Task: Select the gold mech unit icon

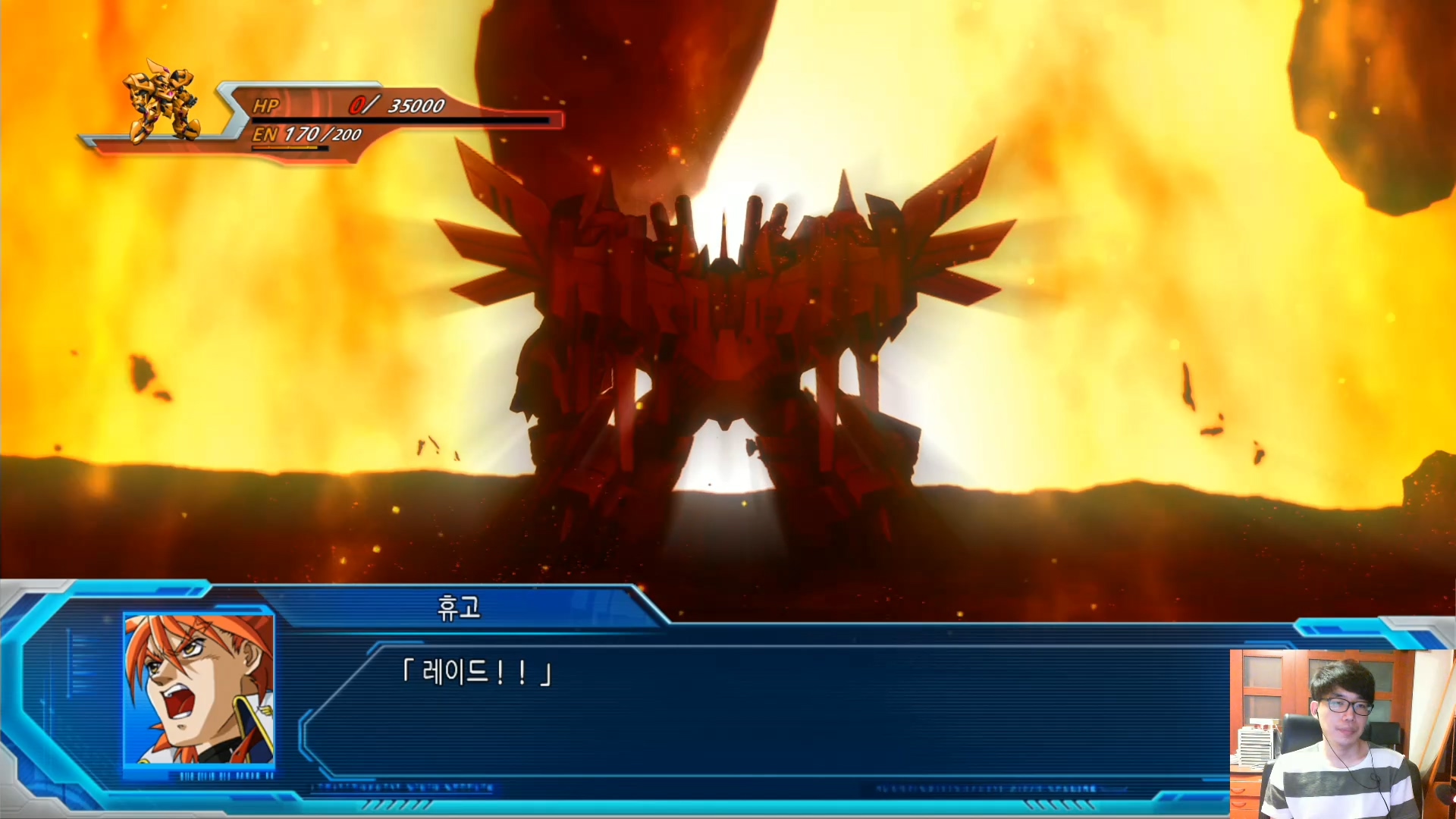Action: pos(164,104)
